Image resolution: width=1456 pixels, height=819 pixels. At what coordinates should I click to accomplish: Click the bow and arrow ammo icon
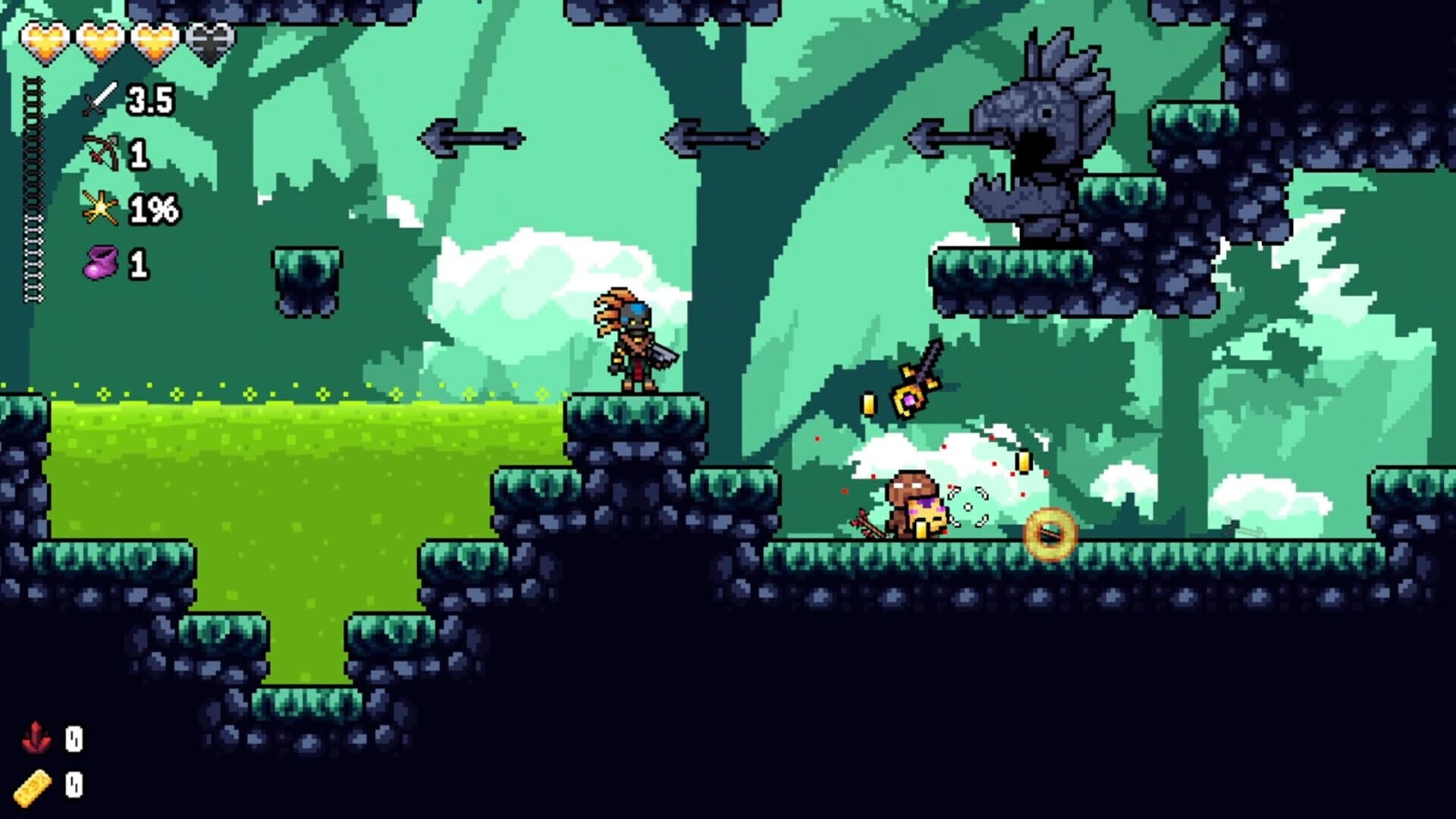coord(99,152)
